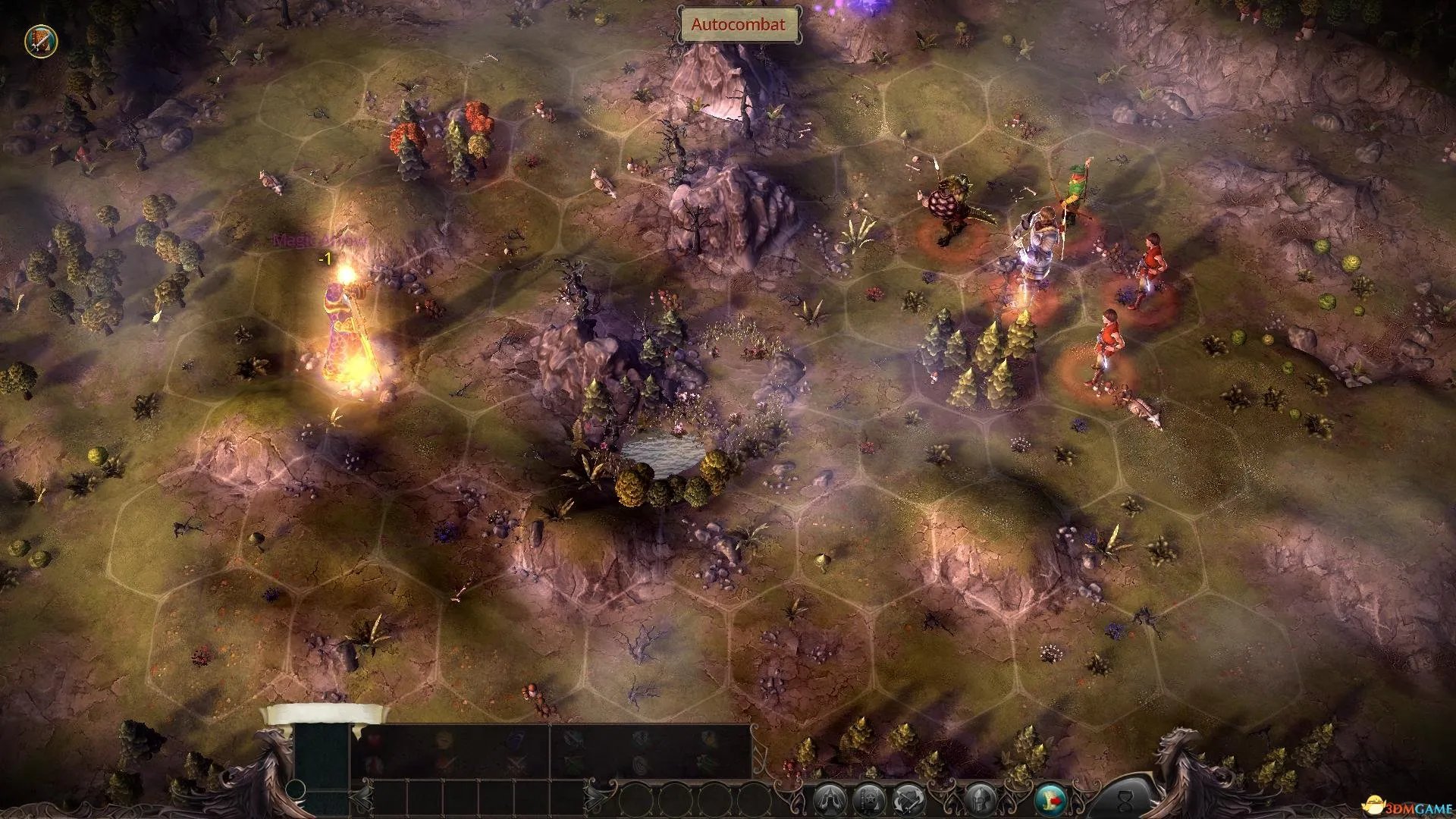Select the hooded figure action button

(x=829, y=799)
